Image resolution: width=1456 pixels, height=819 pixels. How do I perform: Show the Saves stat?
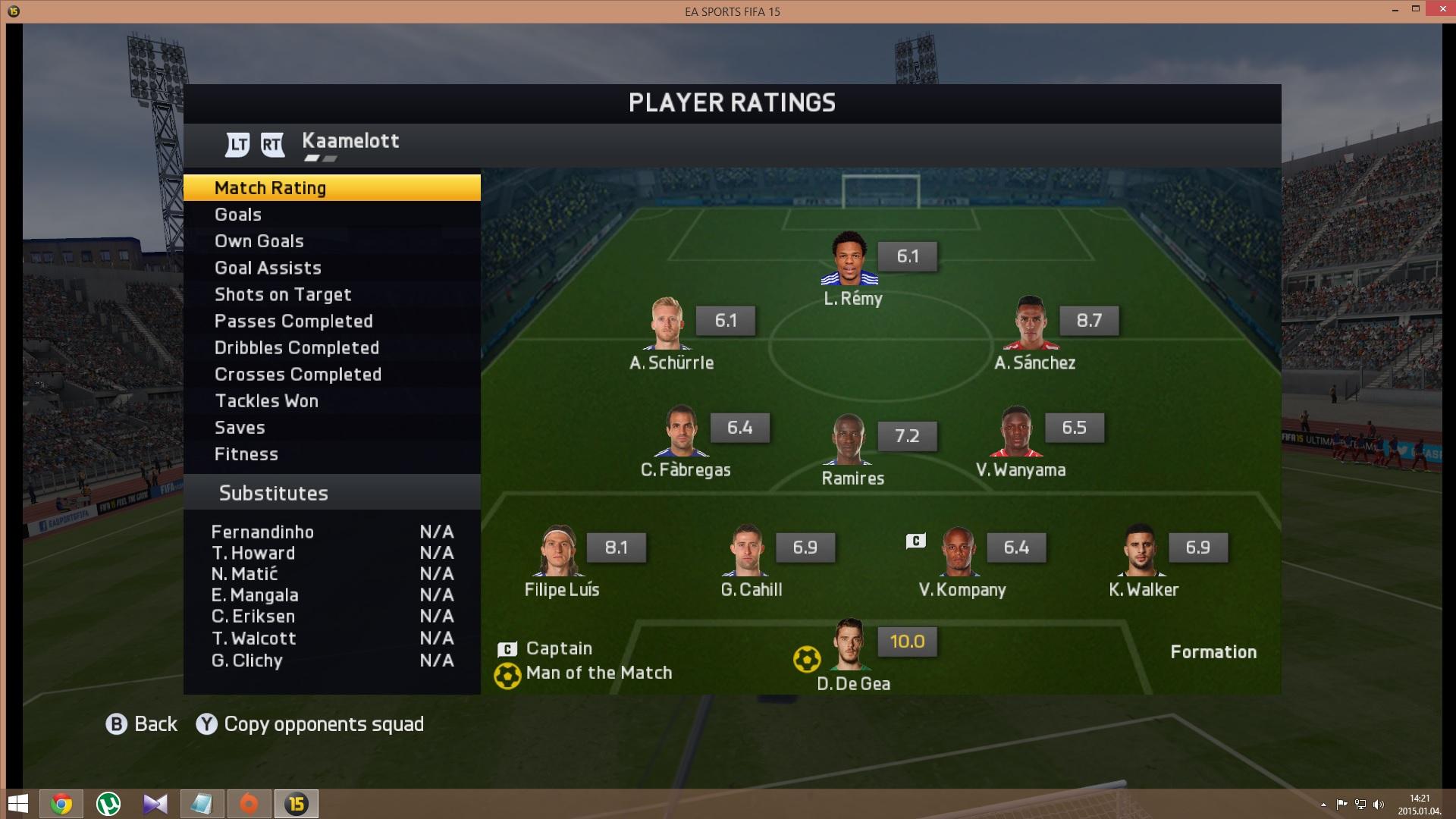tap(331, 428)
